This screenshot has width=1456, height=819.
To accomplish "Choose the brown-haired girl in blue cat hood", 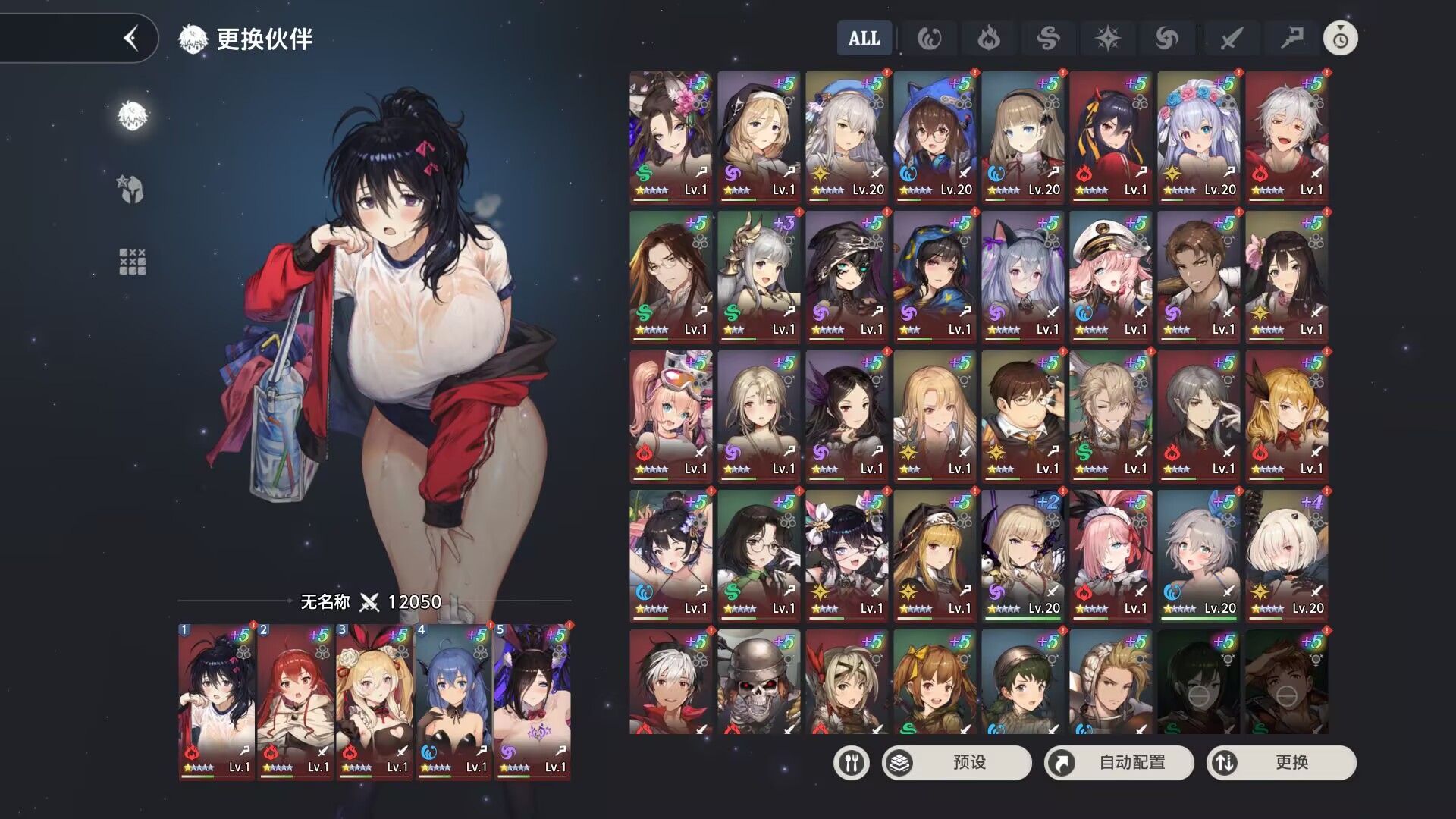I will point(934,136).
